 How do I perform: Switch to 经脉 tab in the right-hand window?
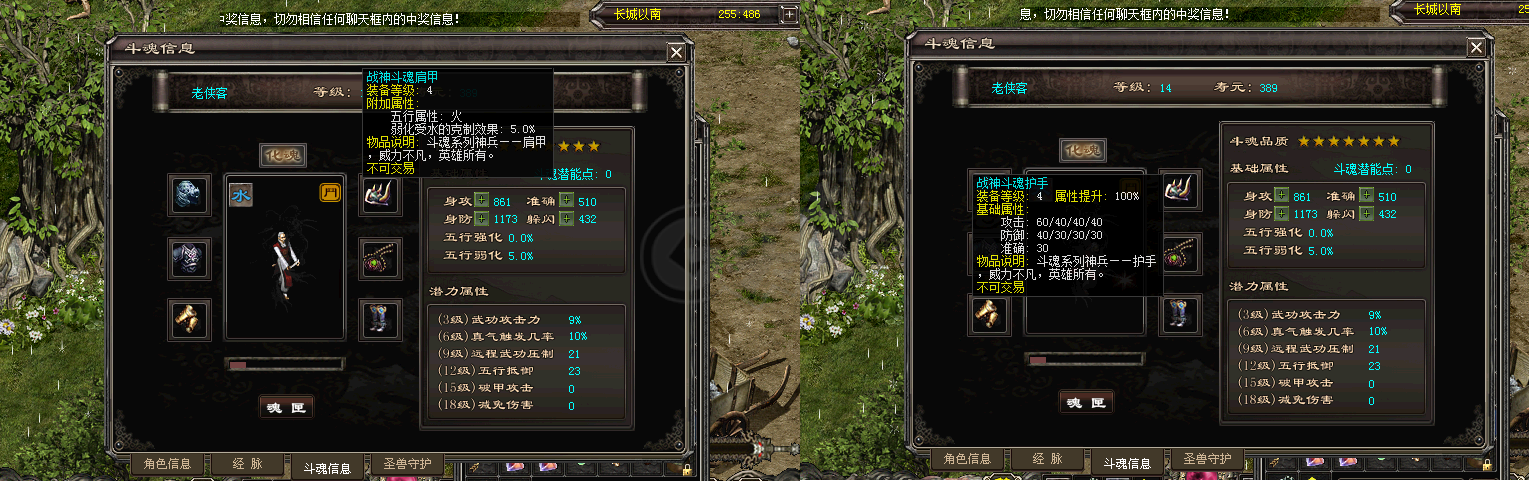1047,459
